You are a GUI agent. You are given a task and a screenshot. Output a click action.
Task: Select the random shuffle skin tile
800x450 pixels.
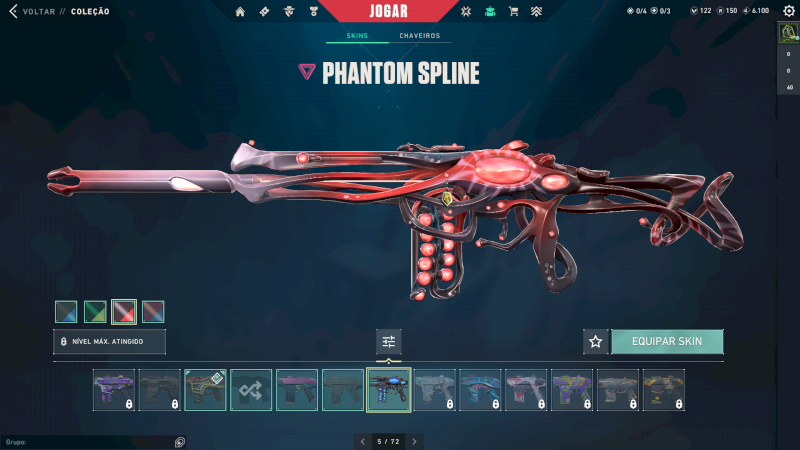[251, 389]
